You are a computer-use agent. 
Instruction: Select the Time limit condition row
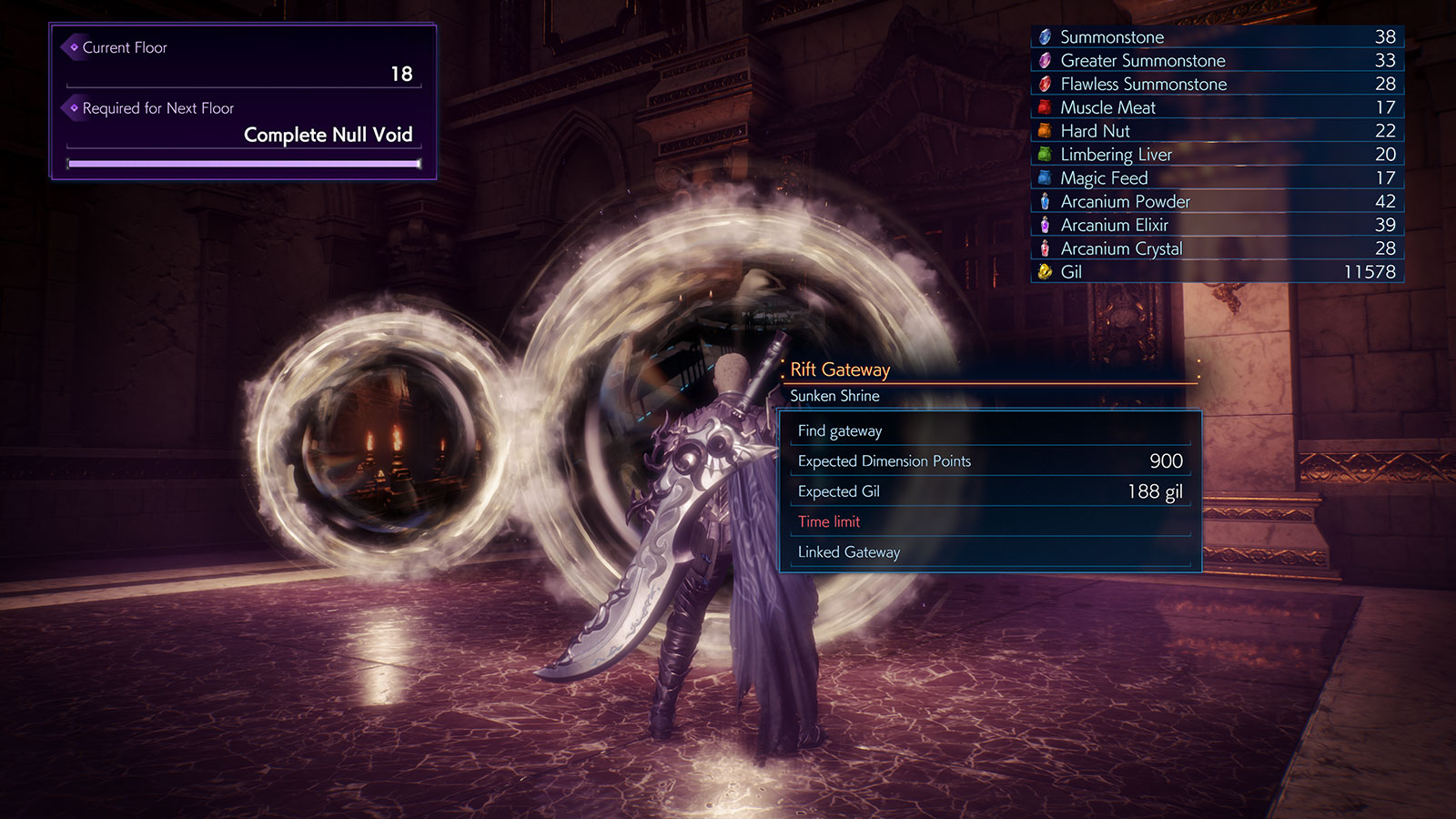tap(990, 521)
